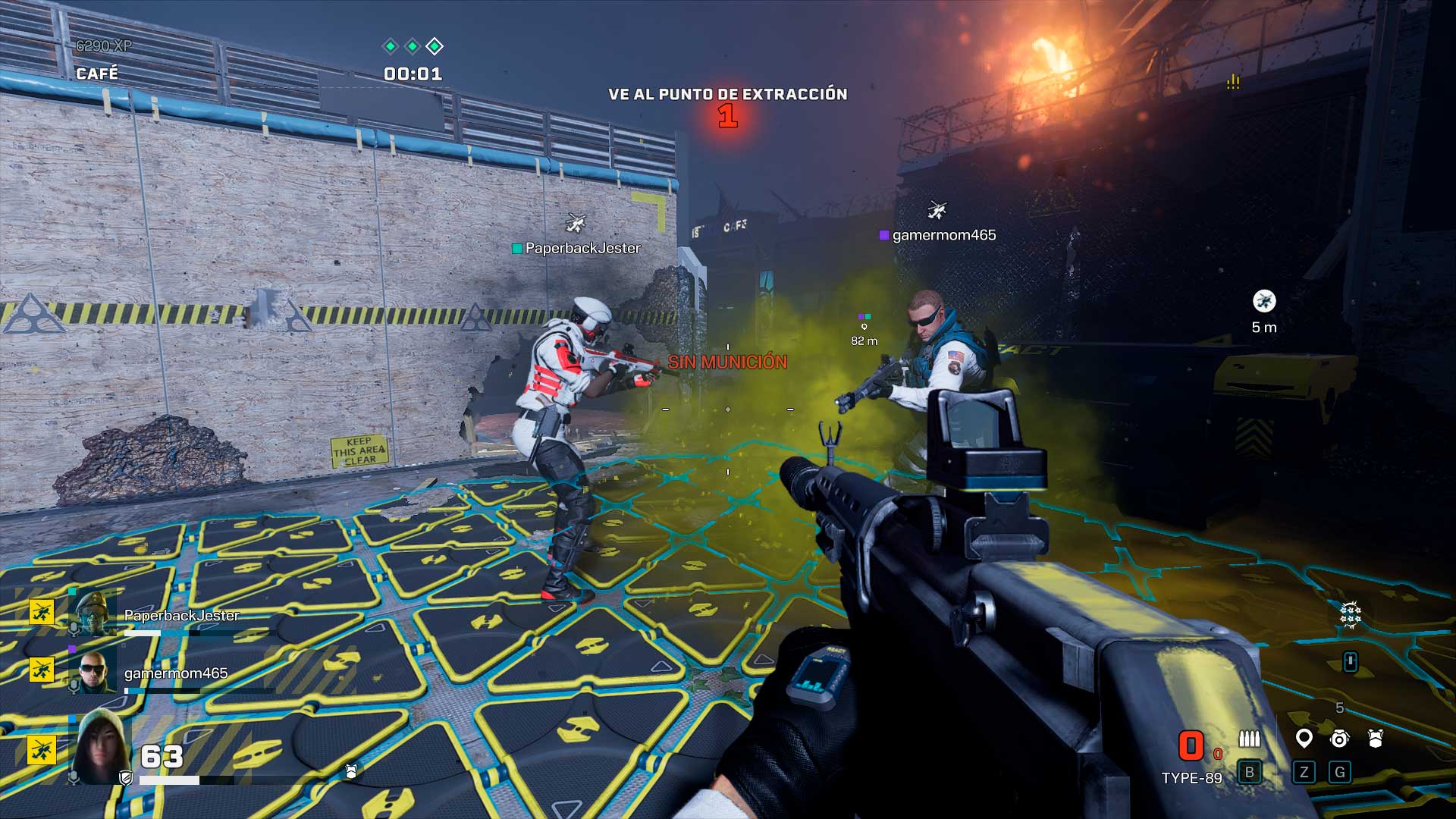Click the three diamond objective progress markers
The image size is (1456, 819).
413,46
